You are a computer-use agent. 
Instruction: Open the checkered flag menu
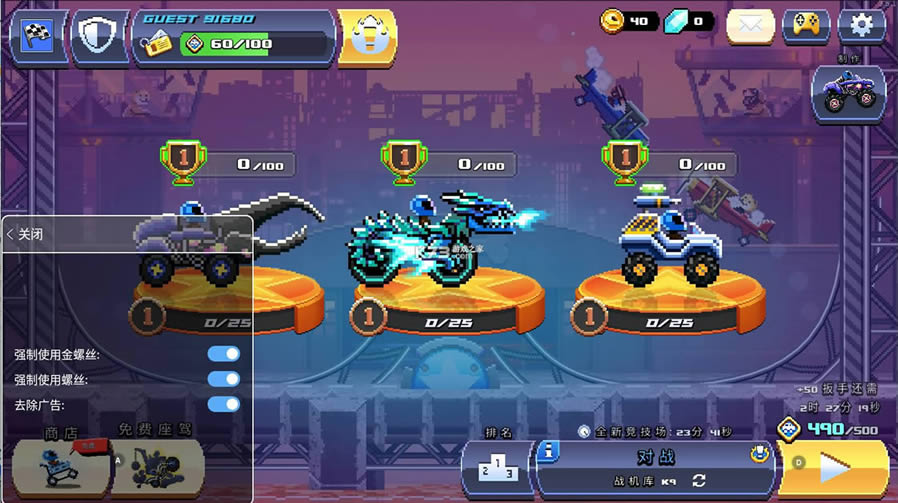click(38, 35)
